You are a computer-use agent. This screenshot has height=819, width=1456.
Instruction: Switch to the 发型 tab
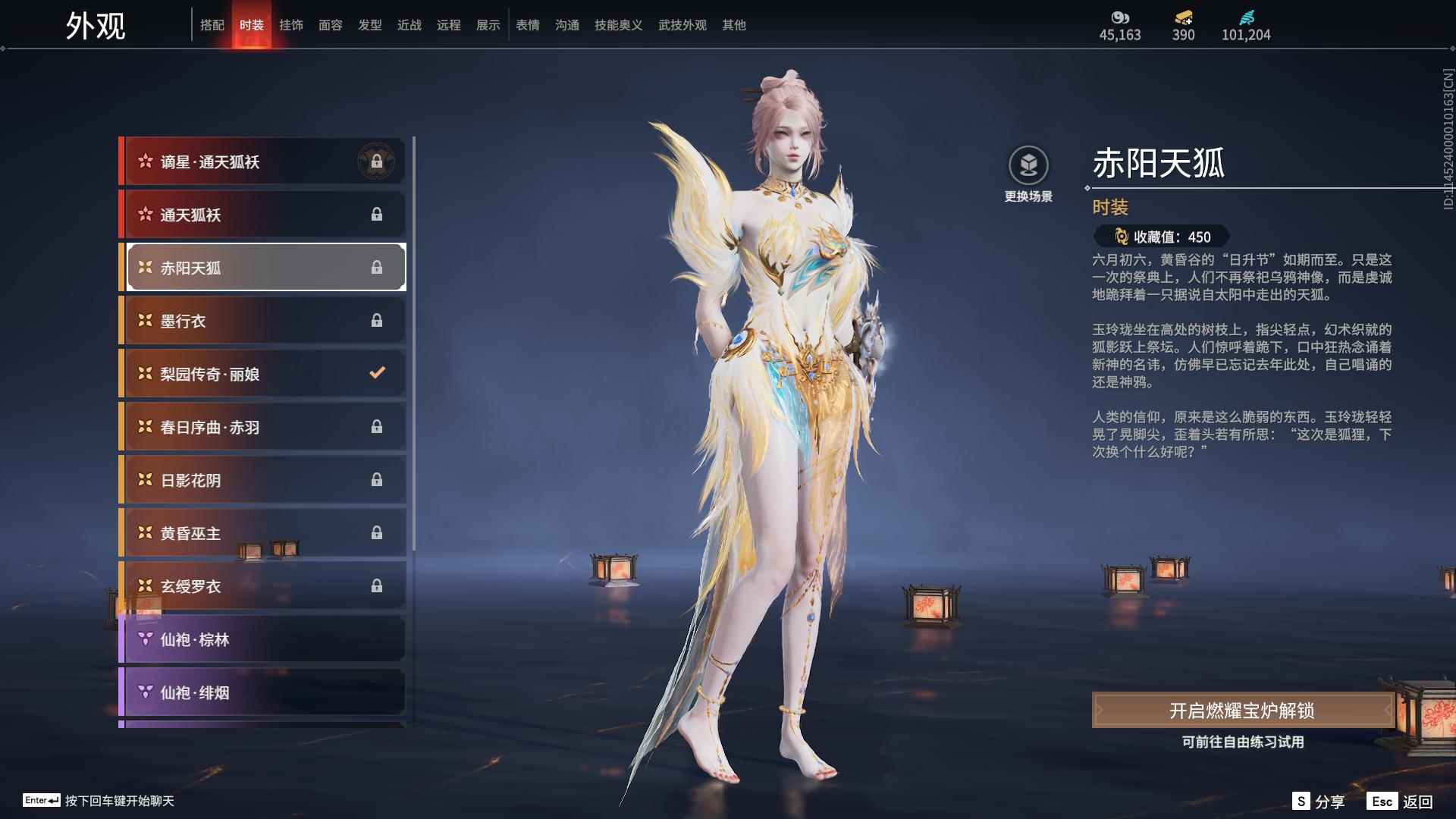[x=369, y=24]
